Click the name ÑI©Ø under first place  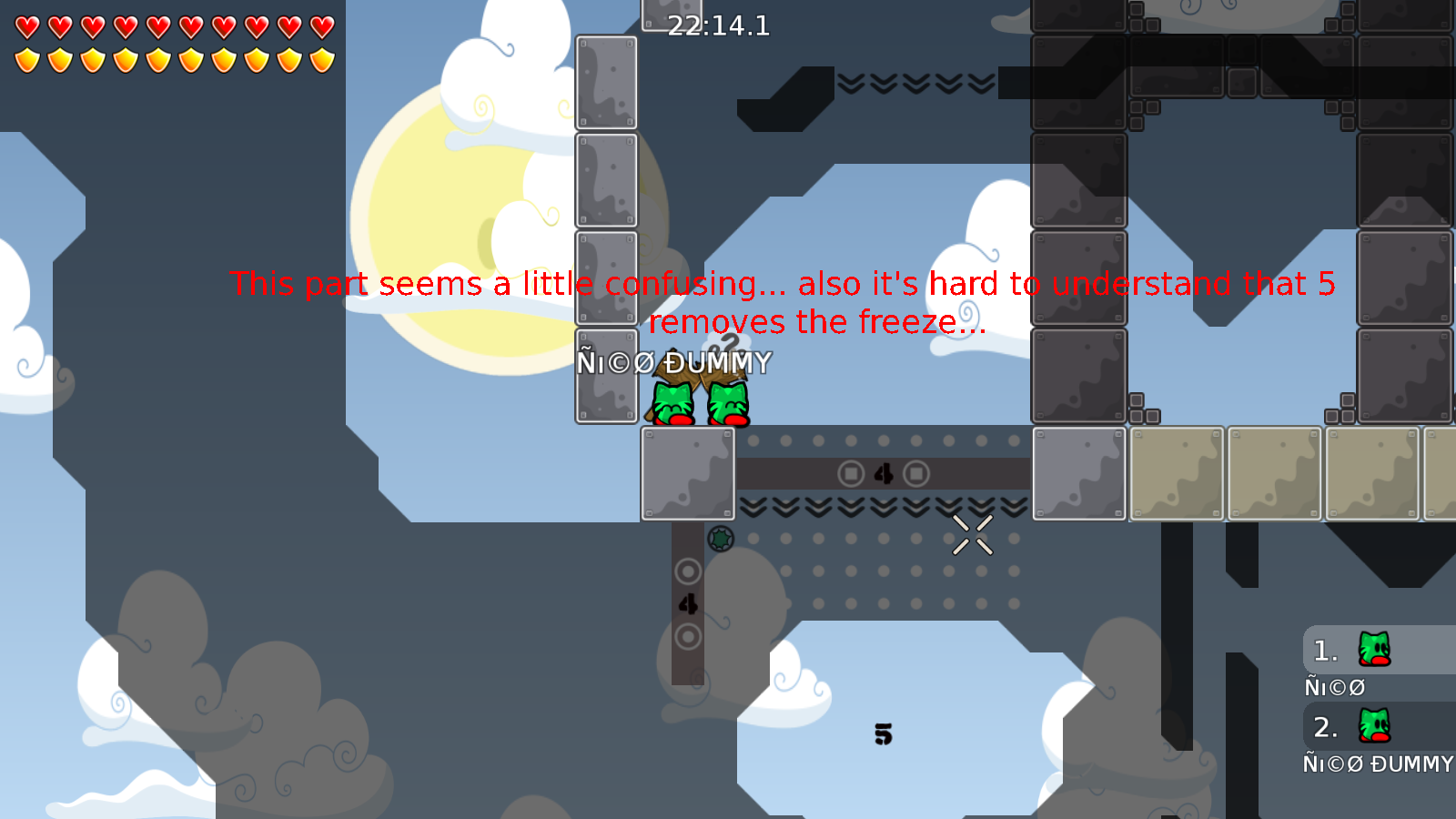tap(1334, 687)
